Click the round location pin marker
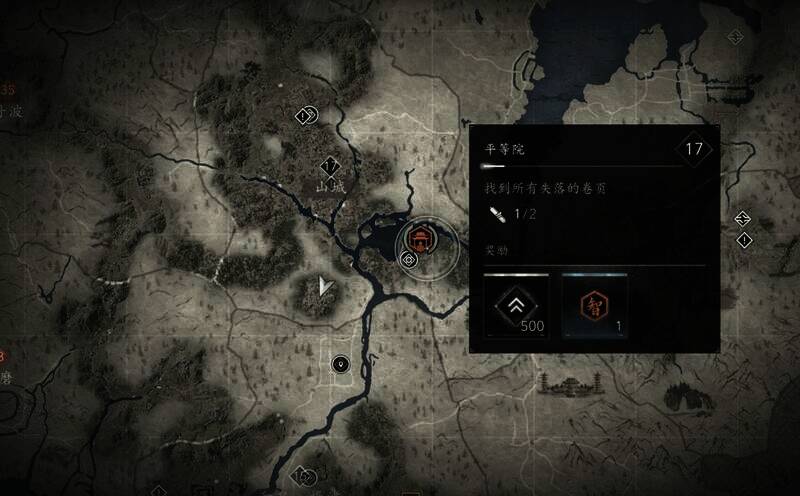Viewport: 800px width, 496px height. click(x=341, y=364)
